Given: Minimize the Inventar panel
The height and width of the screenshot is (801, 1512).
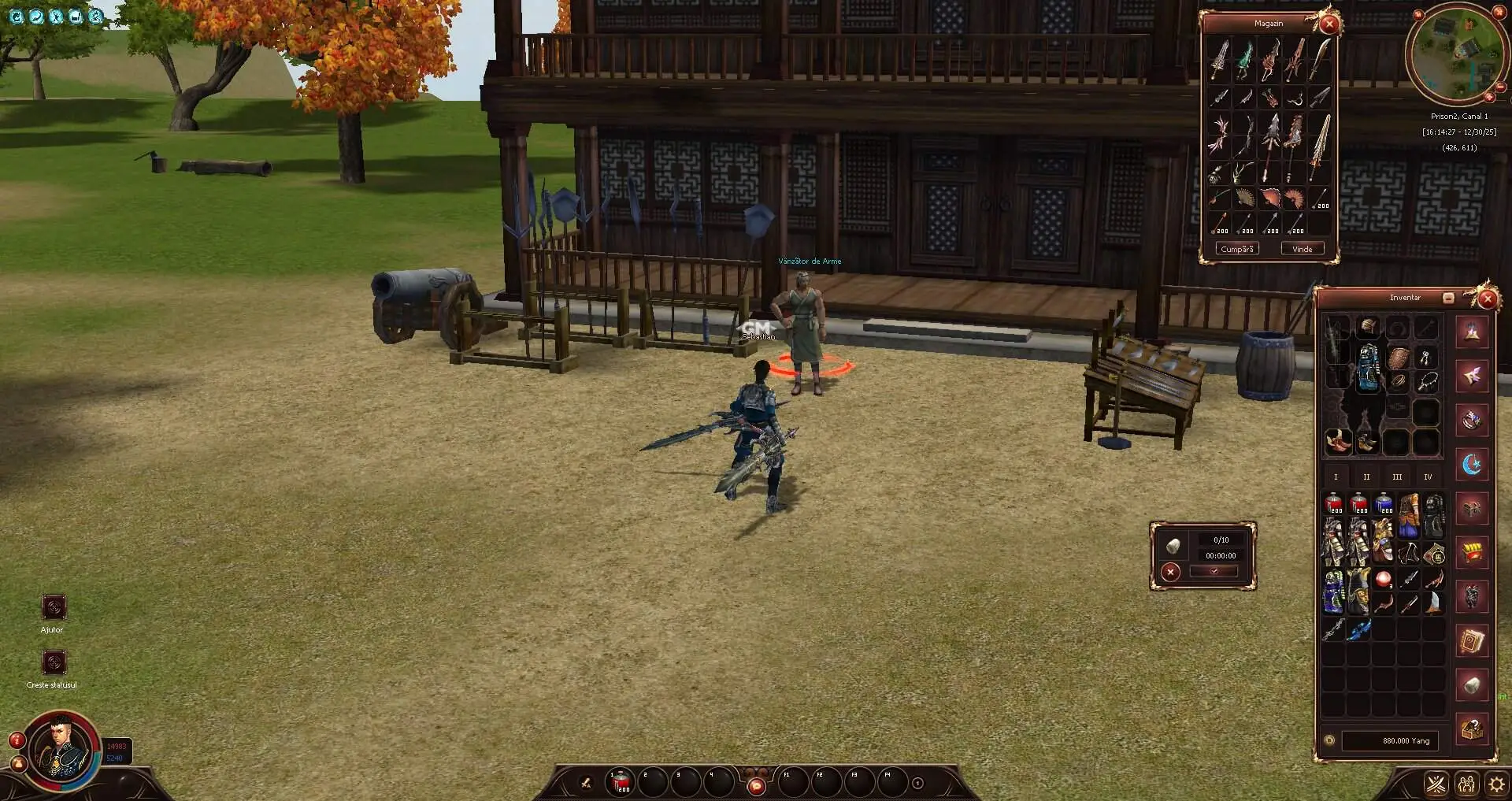Looking at the screenshot, I should coord(1448,298).
